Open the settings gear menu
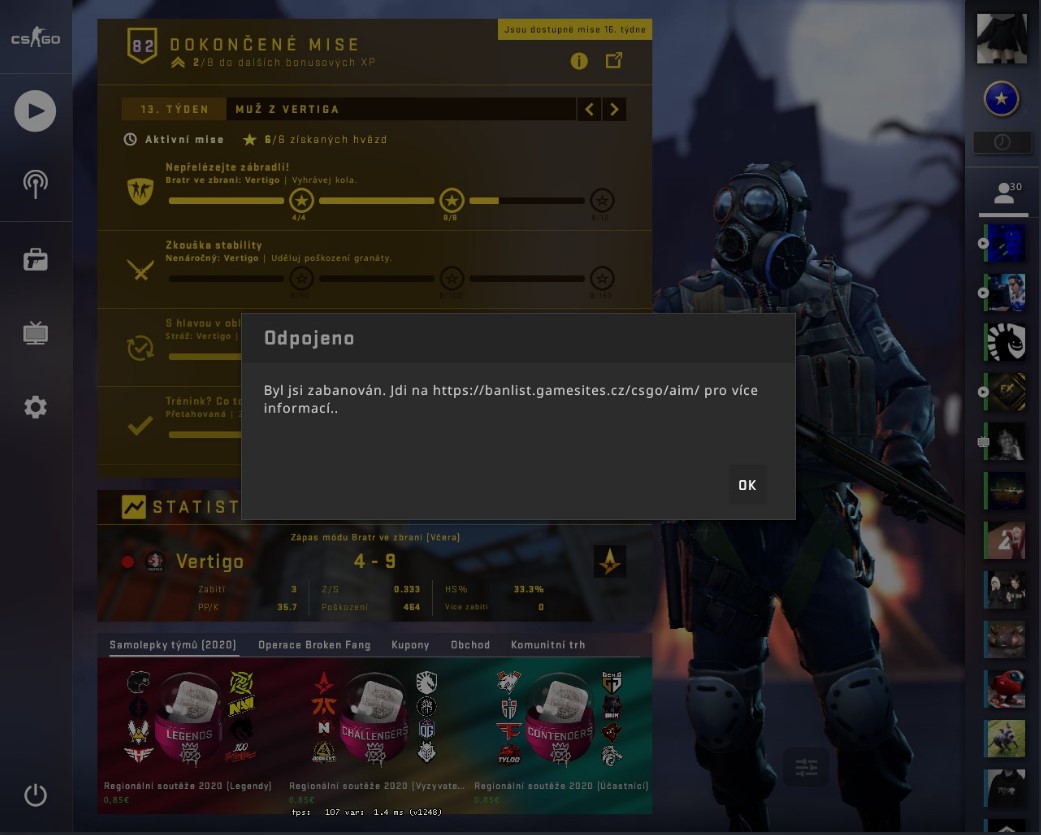1041x835 pixels. (x=35, y=407)
